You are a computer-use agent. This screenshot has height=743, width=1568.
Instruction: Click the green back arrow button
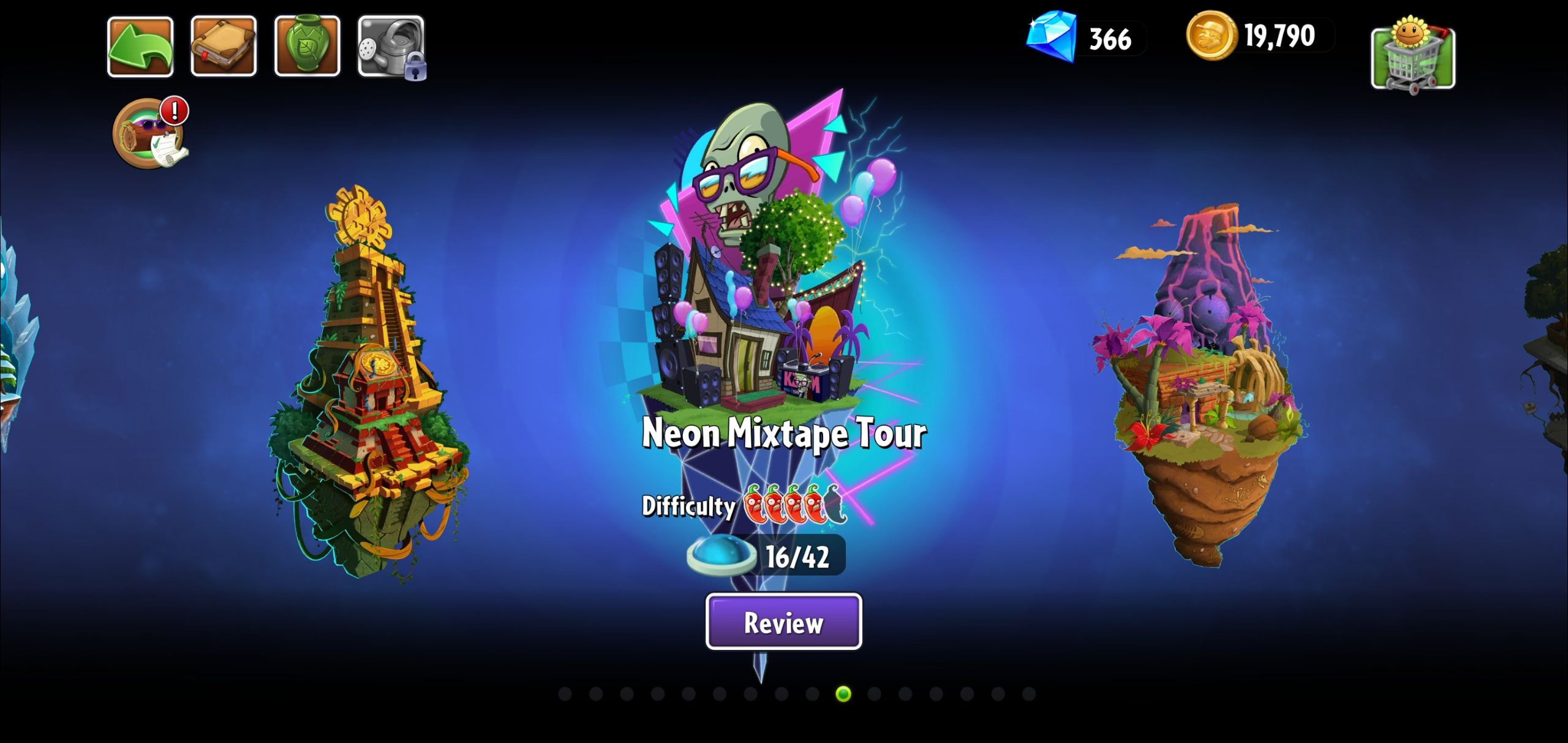pyautogui.click(x=140, y=47)
